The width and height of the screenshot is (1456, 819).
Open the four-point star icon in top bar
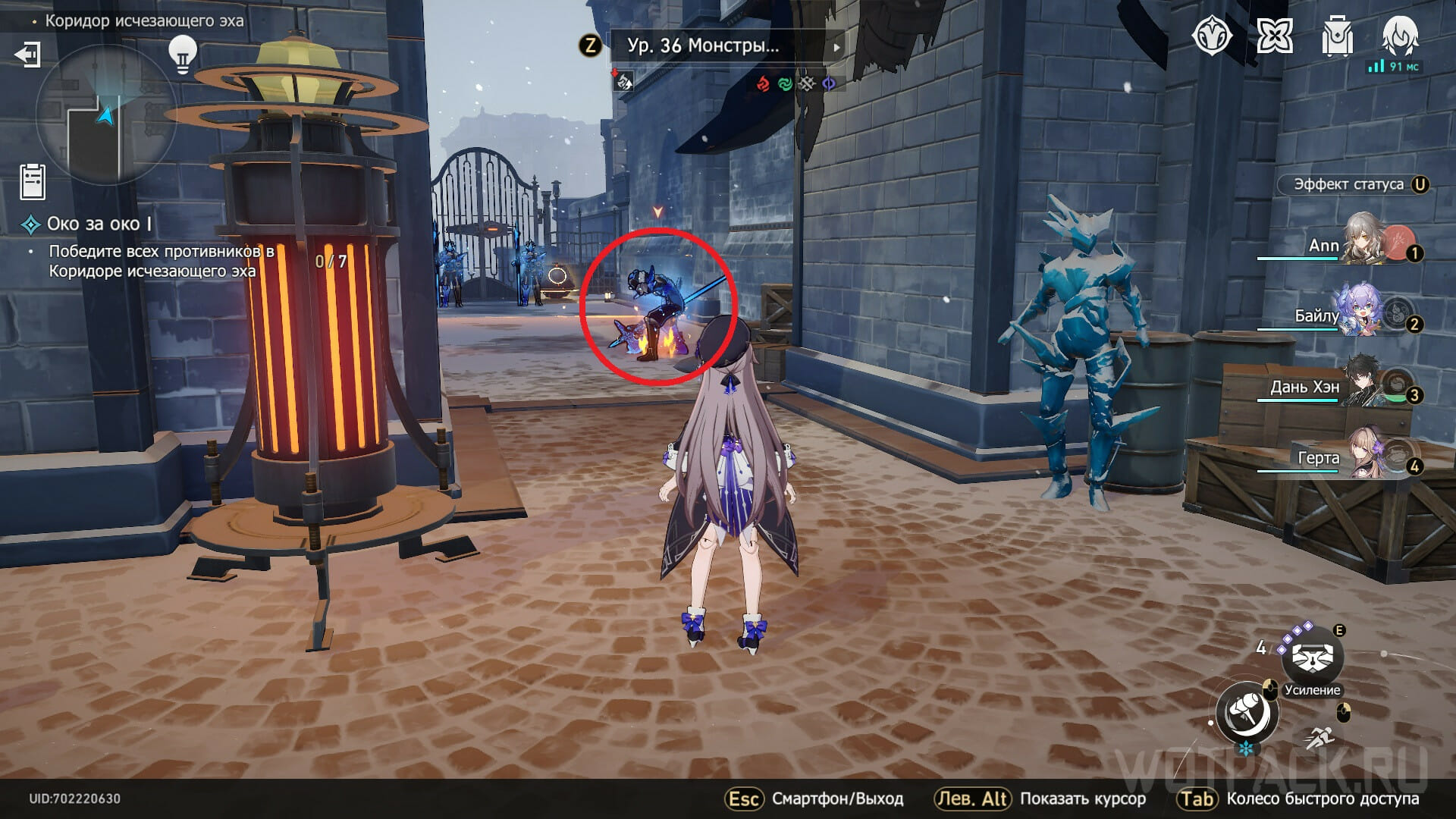click(x=1275, y=36)
